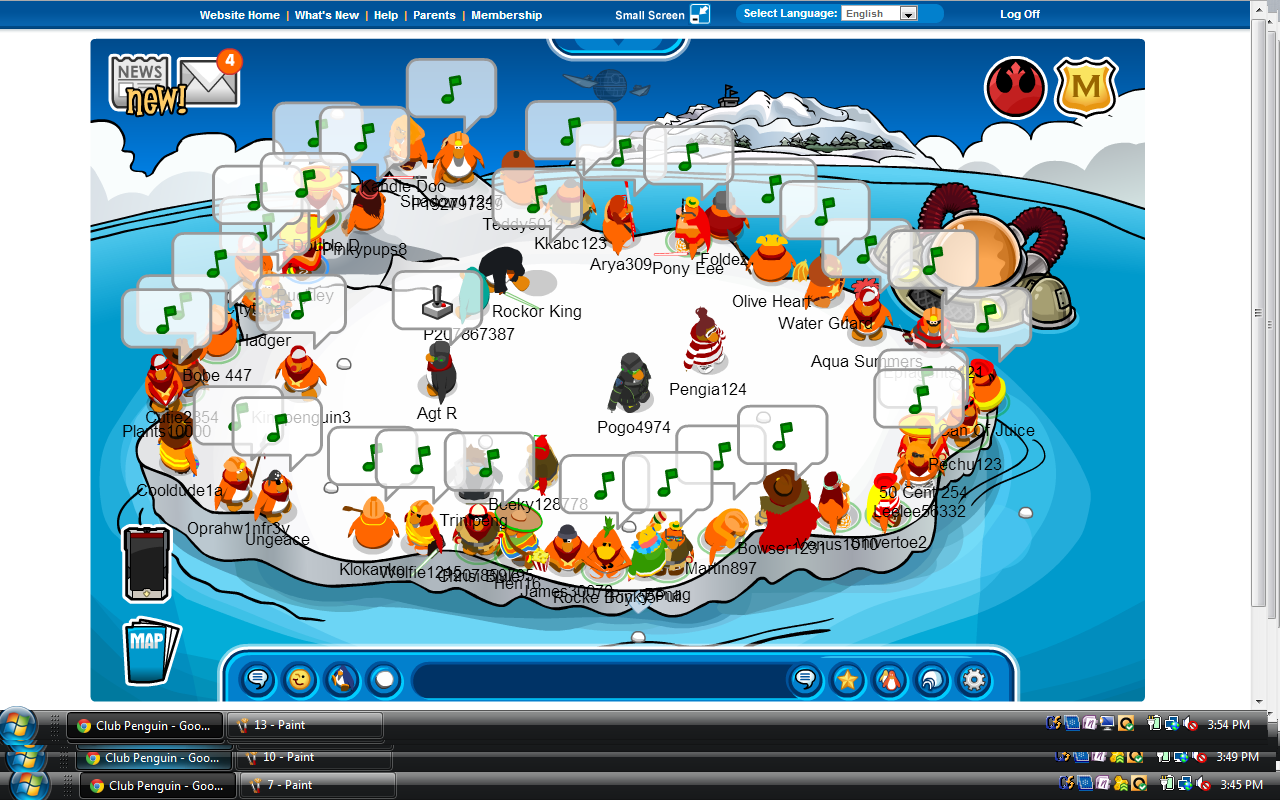Open the buddy list penguins button
Screen dimensions: 1280x800
pyautogui.click(x=889, y=681)
